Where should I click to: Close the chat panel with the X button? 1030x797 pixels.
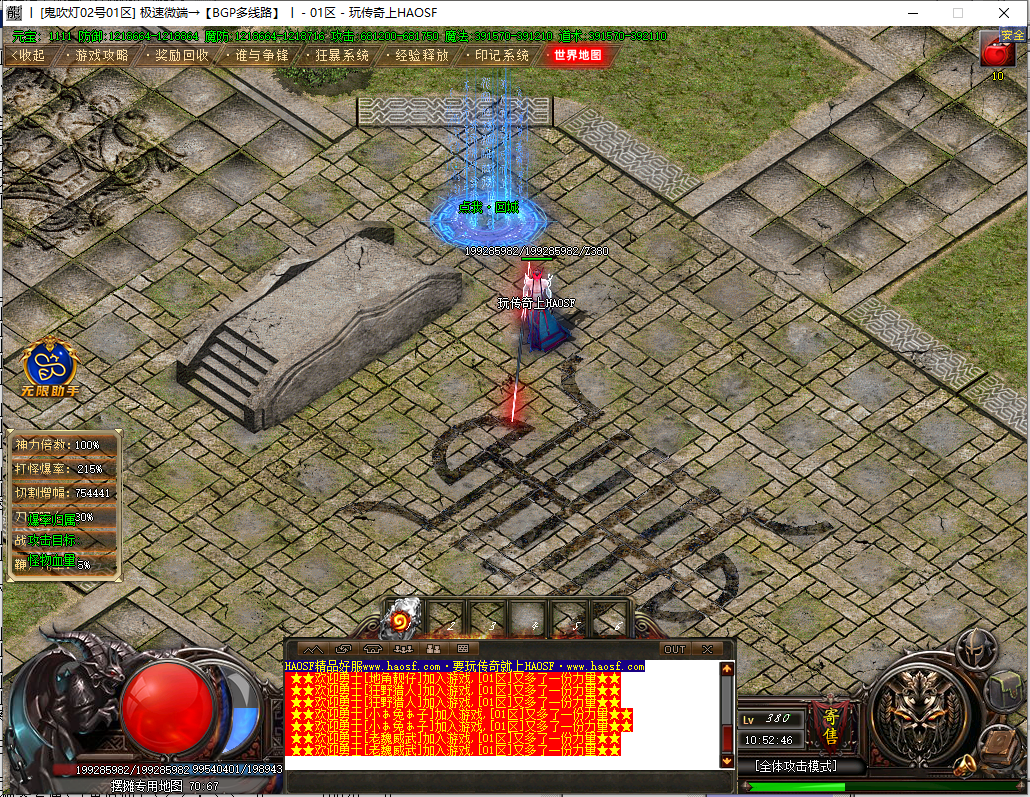pyautogui.click(x=707, y=649)
